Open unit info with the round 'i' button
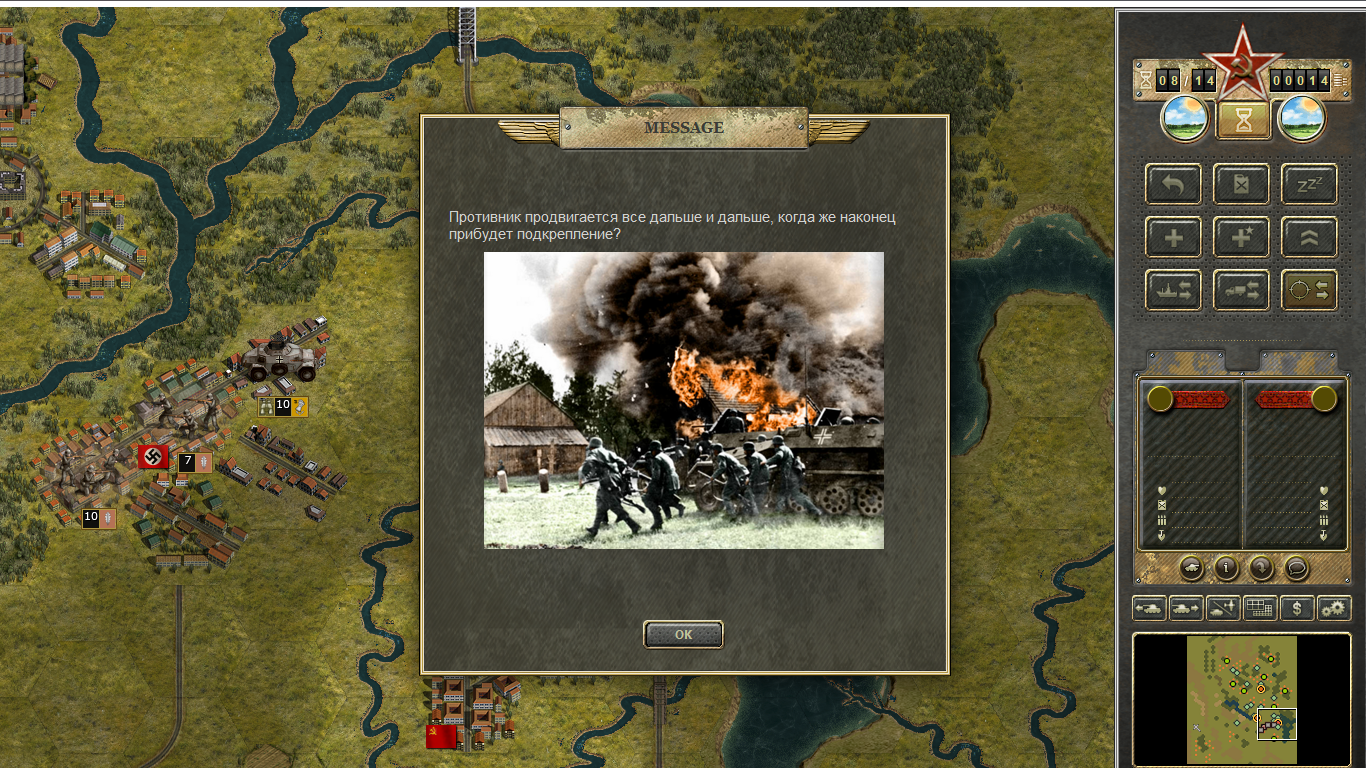 1226,568
